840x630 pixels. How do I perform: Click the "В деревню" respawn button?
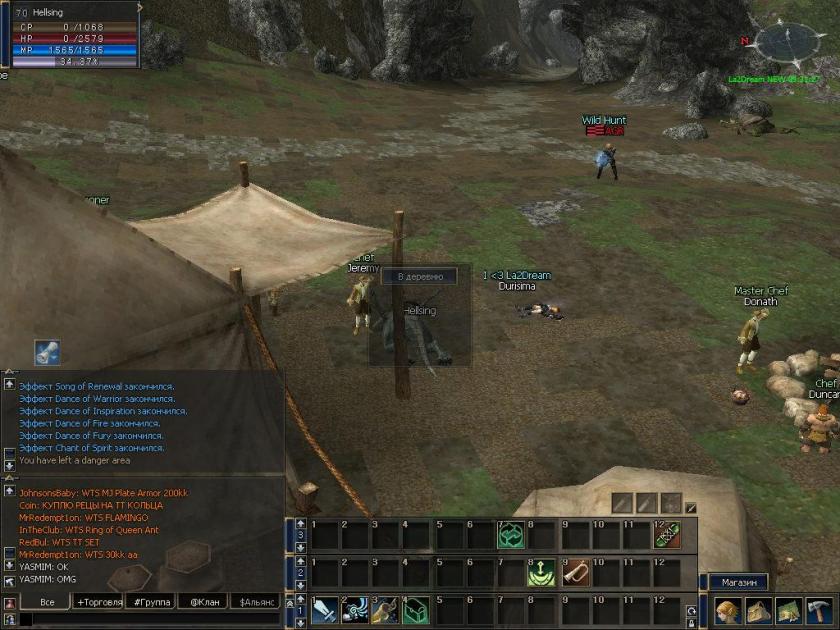pyautogui.click(x=419, y=276)
